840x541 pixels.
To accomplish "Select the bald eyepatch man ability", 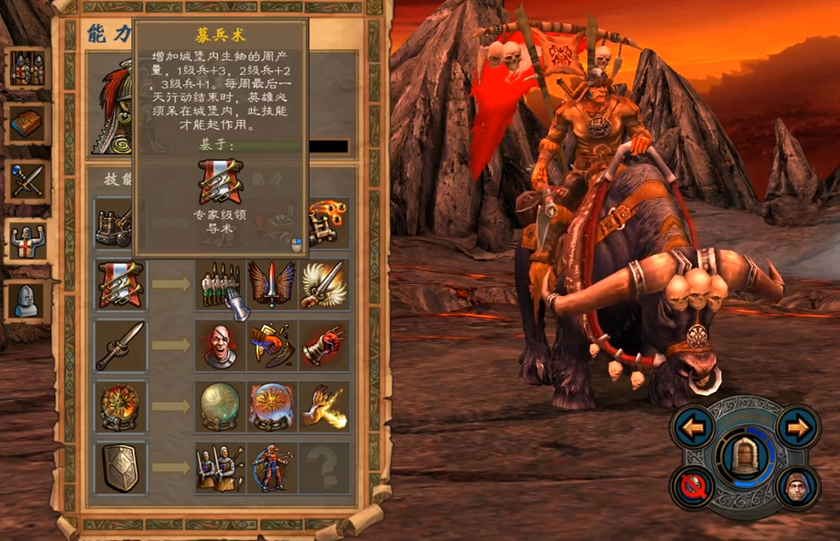I will 219,346.
